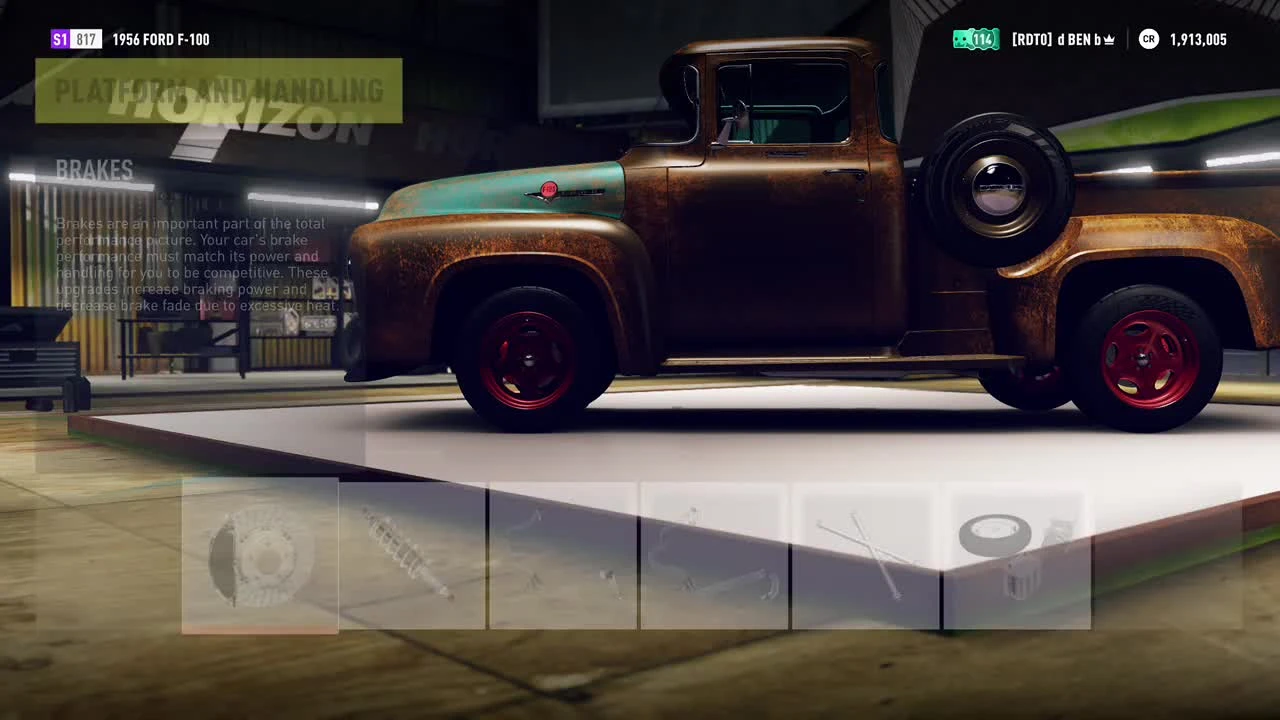This screenshot has height=720, width=1280.
Task: Pick the Weight Reduction cross-brace icon
Action: 865,555
